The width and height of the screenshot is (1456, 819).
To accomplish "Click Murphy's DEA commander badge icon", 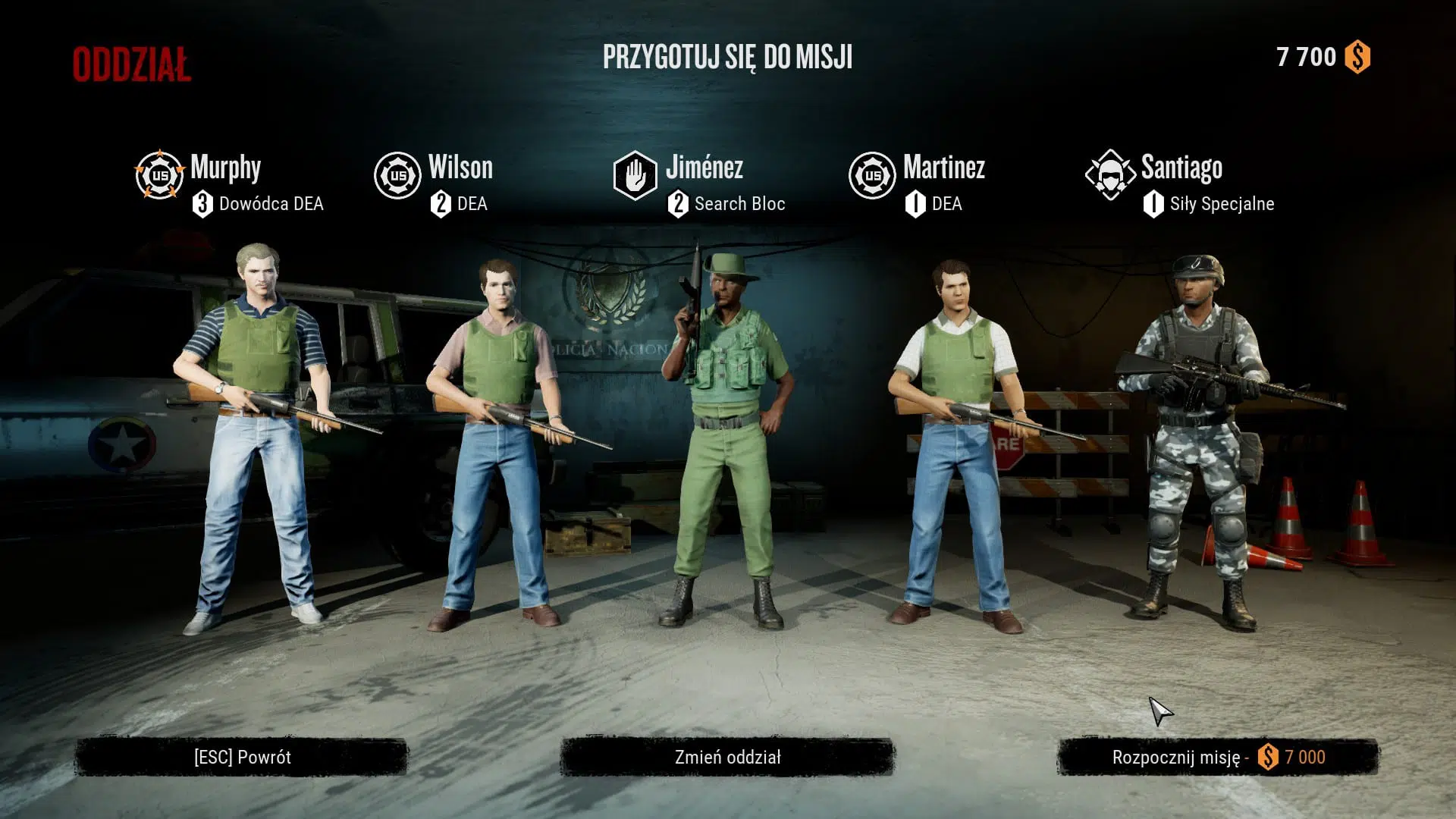I will pos(159,174).
